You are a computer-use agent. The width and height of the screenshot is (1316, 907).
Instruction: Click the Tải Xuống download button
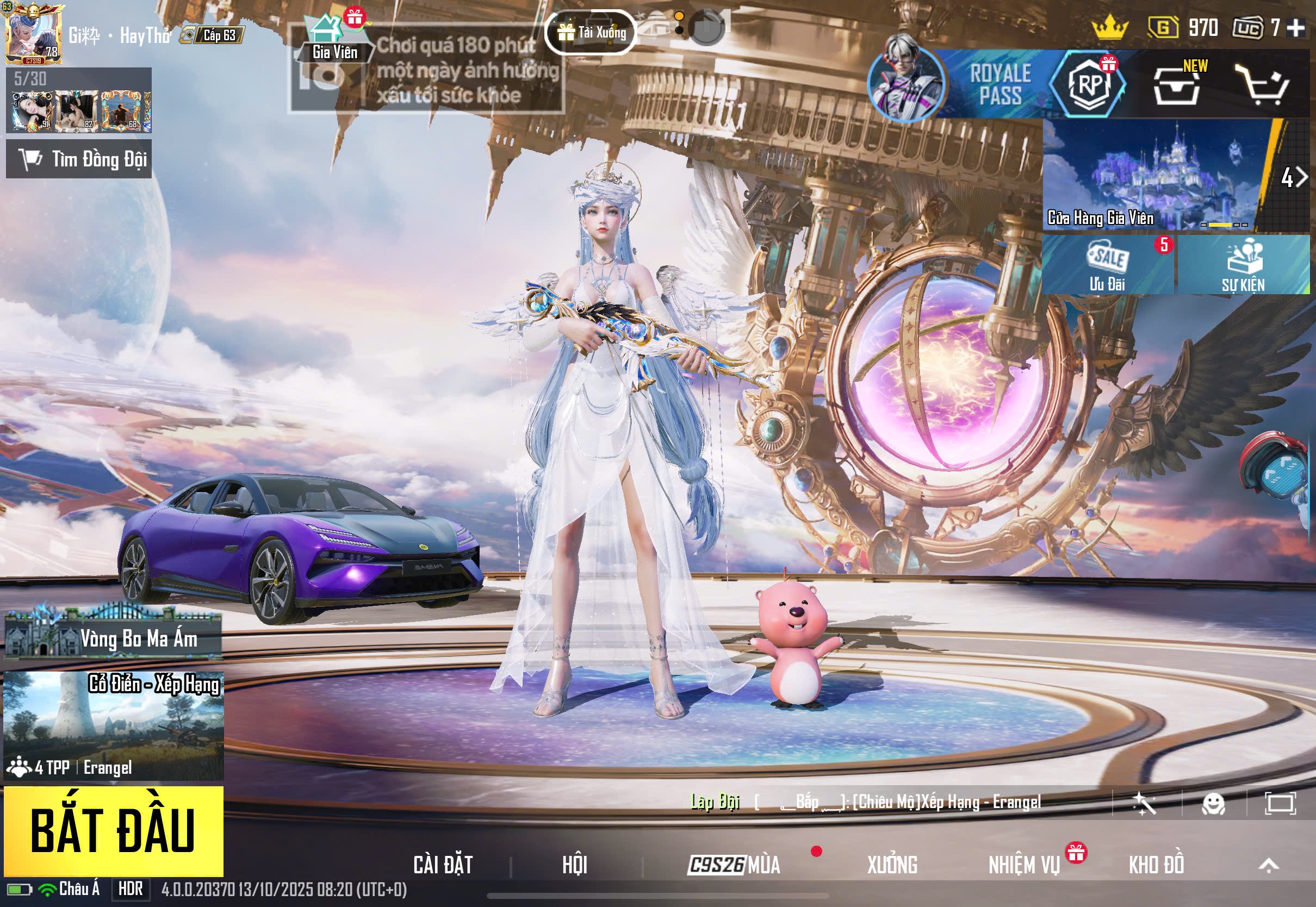[591, 33]
